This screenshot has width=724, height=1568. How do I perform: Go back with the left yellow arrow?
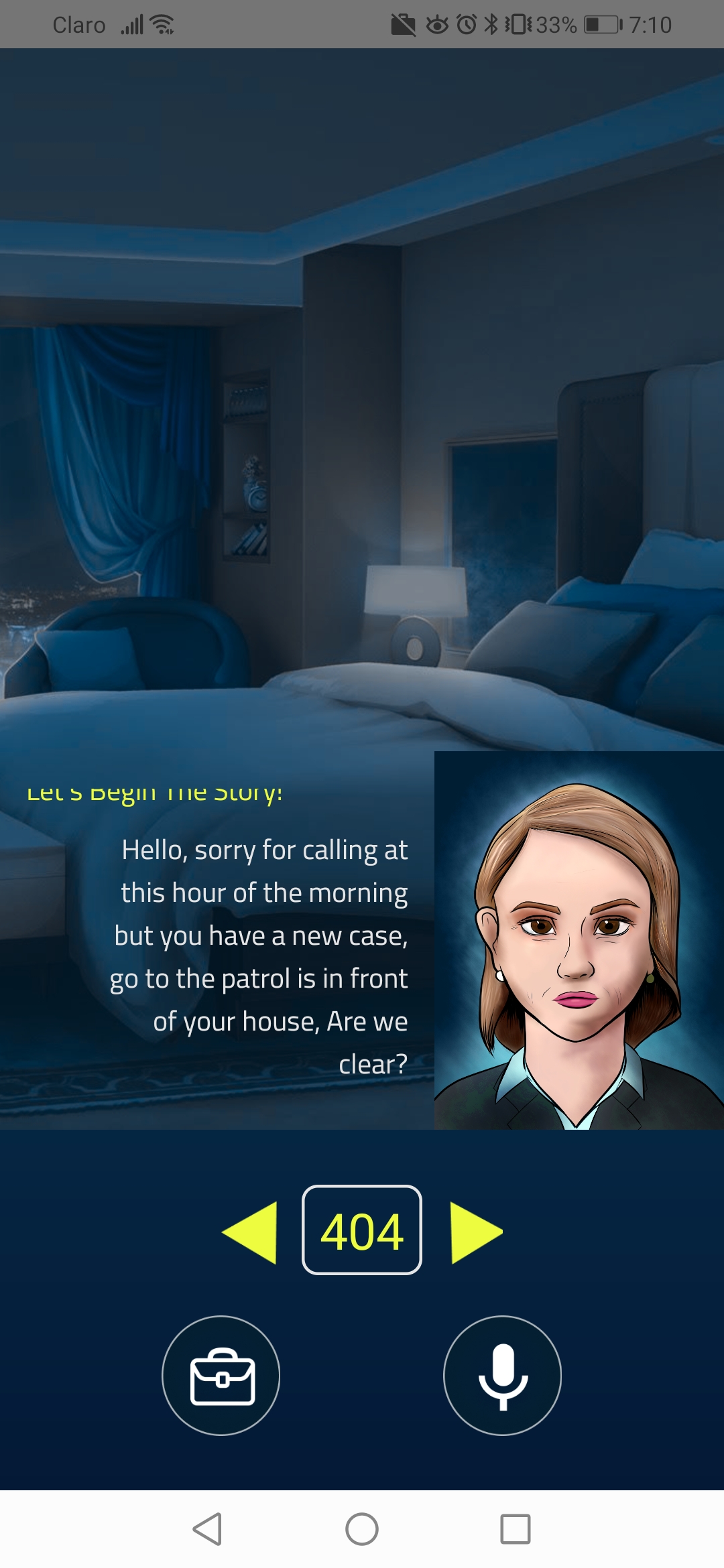[251, 1232]
